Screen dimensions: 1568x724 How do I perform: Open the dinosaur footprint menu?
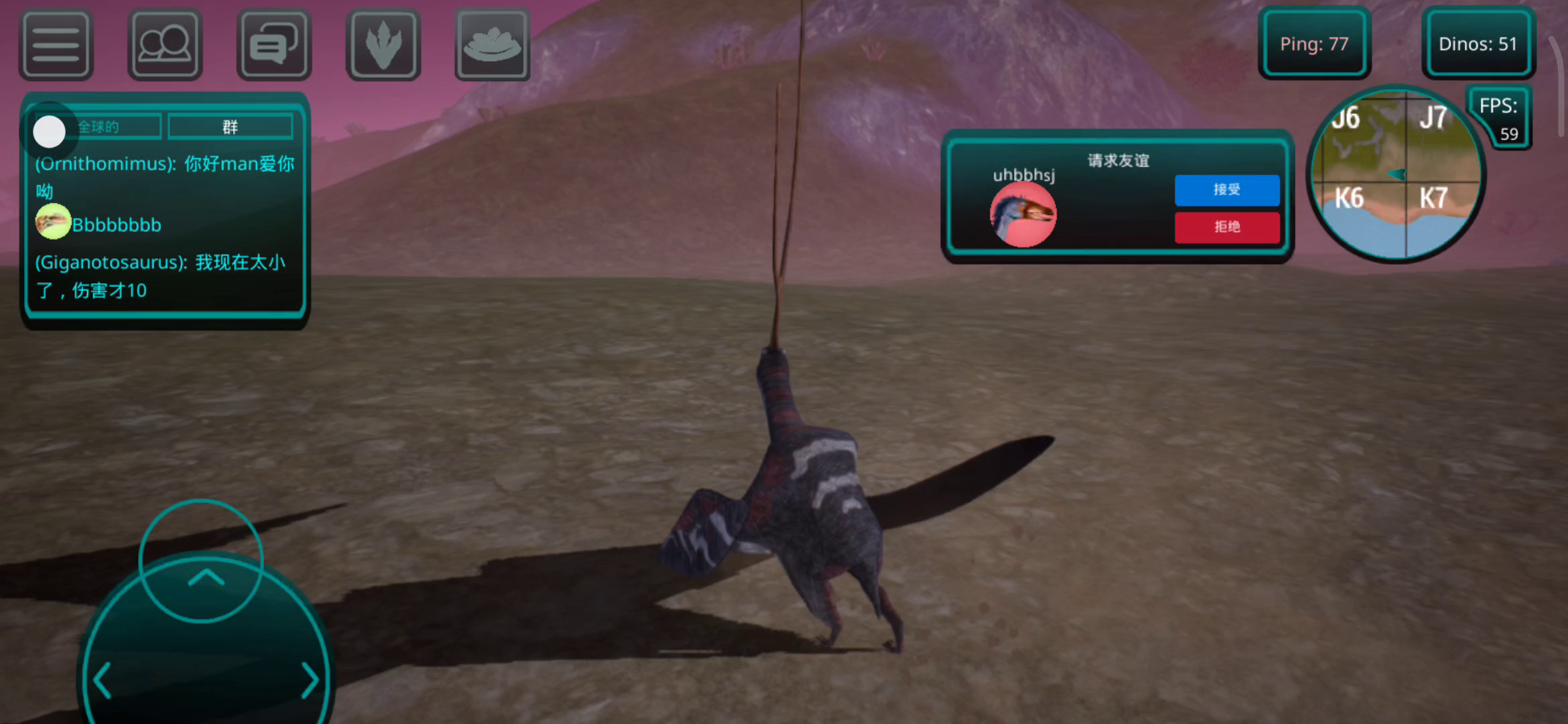(x=383, y=44)
